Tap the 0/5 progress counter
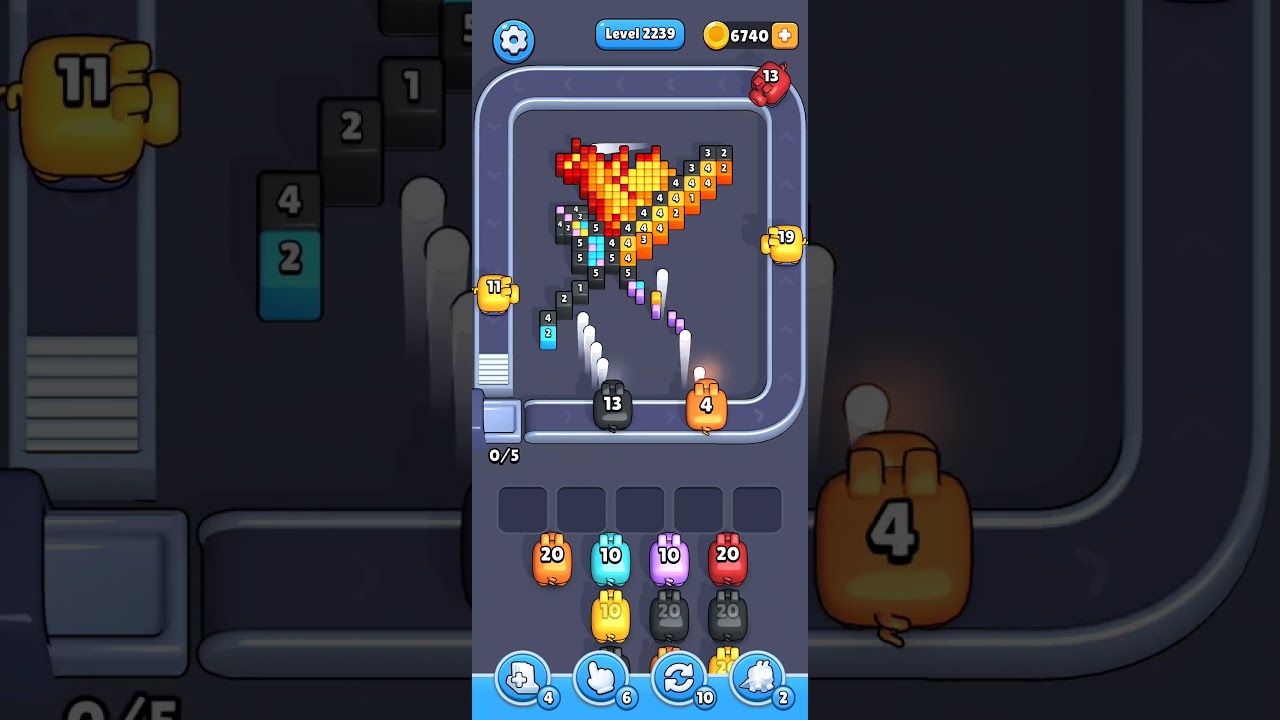 point(504,456)
